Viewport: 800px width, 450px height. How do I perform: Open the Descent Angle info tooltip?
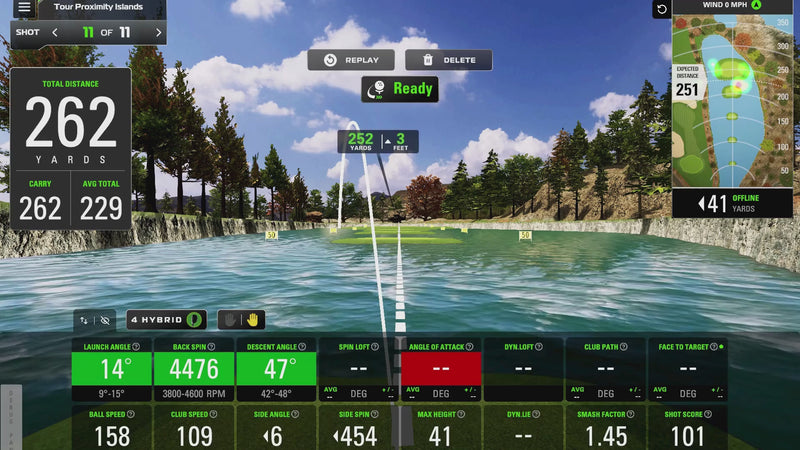click(x=300, y=347)
